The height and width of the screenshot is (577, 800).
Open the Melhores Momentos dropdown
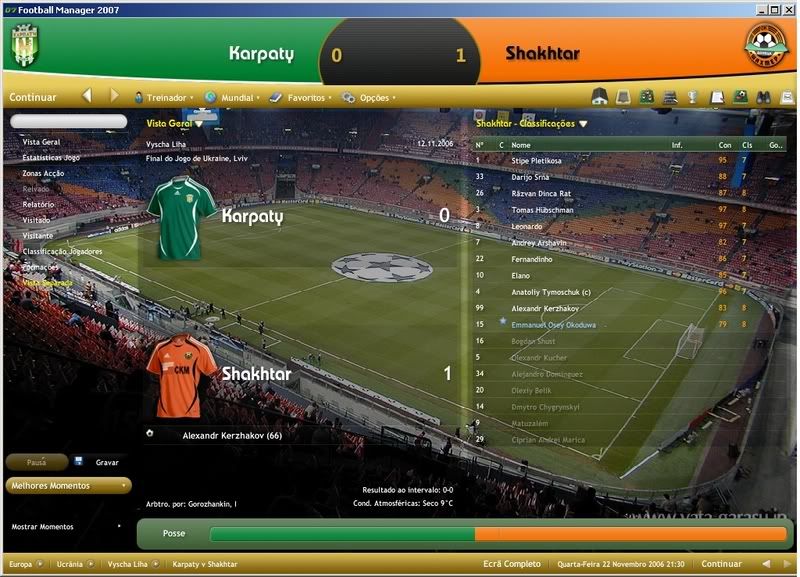[x=68, y=486]
